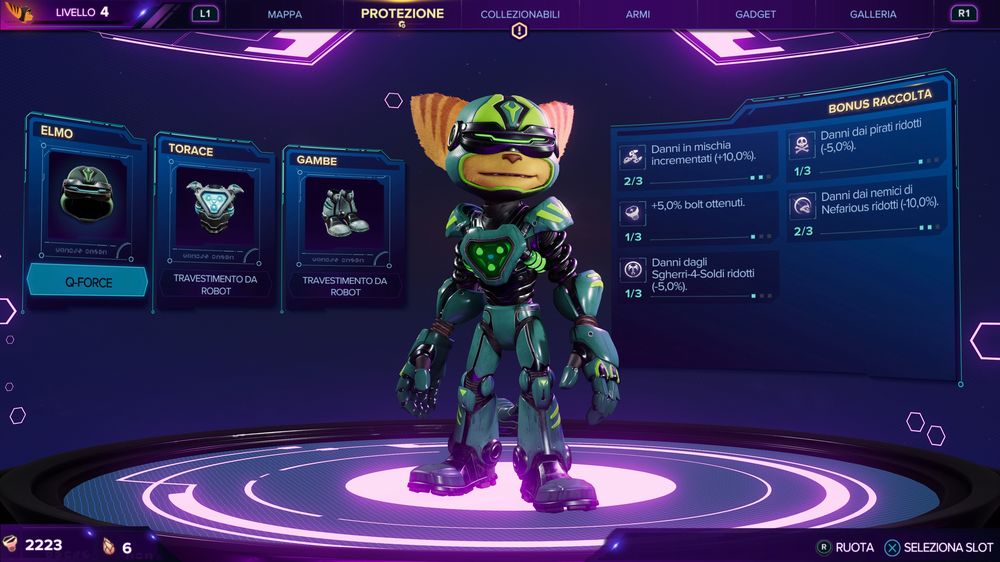
Task: Open the Galleria tab
Action: 873,15
